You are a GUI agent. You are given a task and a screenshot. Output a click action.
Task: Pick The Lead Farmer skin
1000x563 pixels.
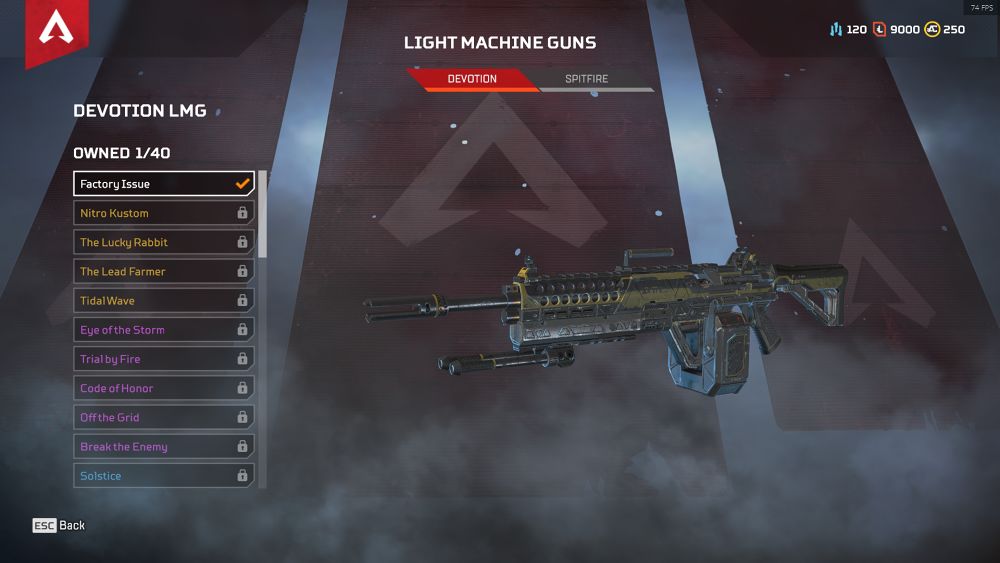click(x=164, y=271)
